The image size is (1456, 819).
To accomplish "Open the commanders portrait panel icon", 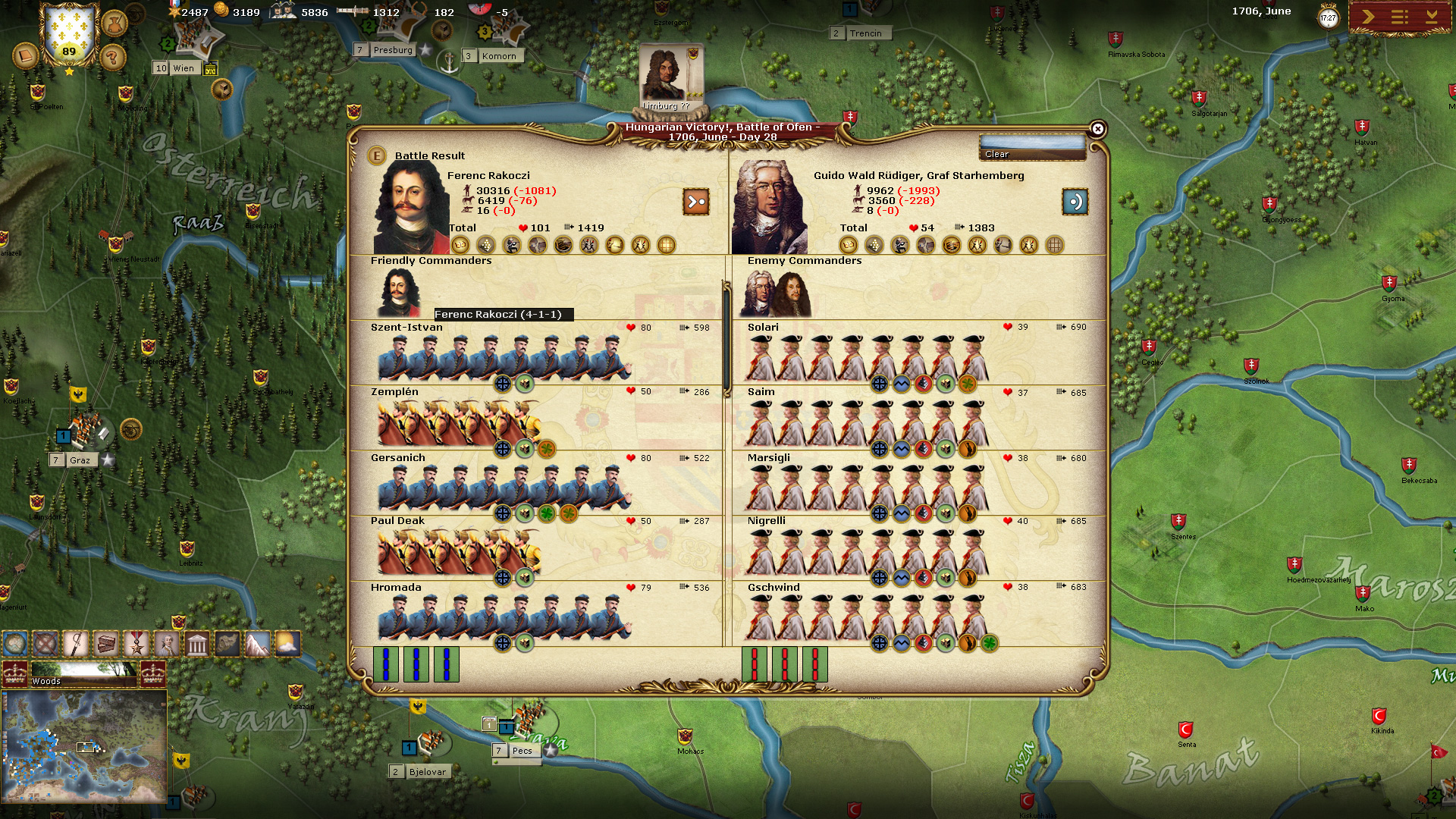I will tap(166, 644).
